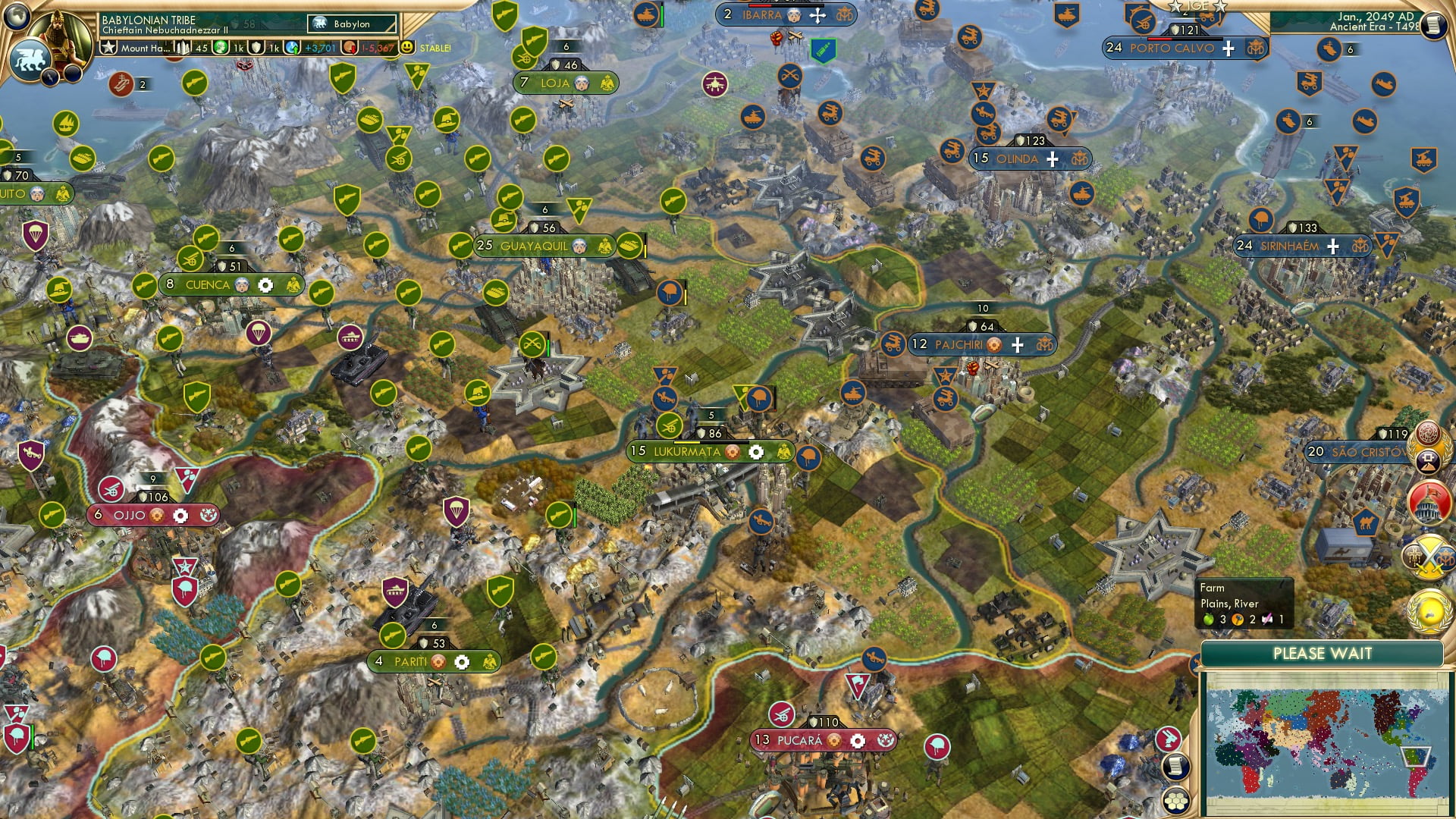Expand Porto Calvo's city details with the plus
This screenshot has width=1456, height=819.
(1228, 49)
